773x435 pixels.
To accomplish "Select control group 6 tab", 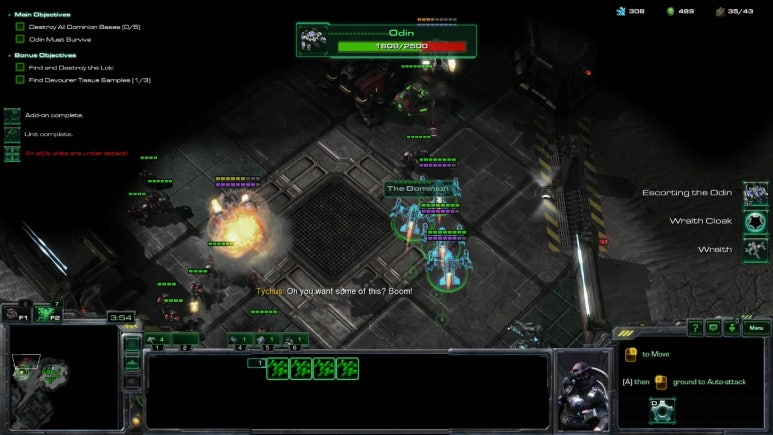I will click(297, 340).
